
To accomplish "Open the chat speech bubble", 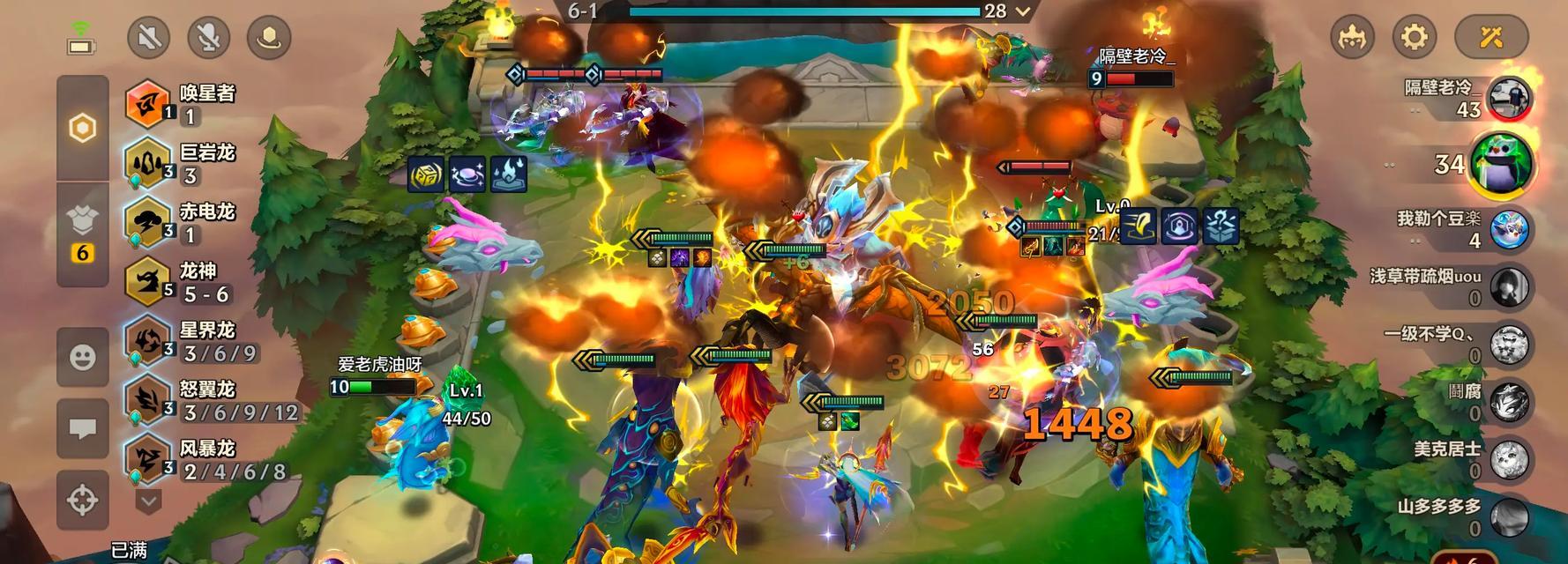I will pyautogui.click(x=82, y=428).
